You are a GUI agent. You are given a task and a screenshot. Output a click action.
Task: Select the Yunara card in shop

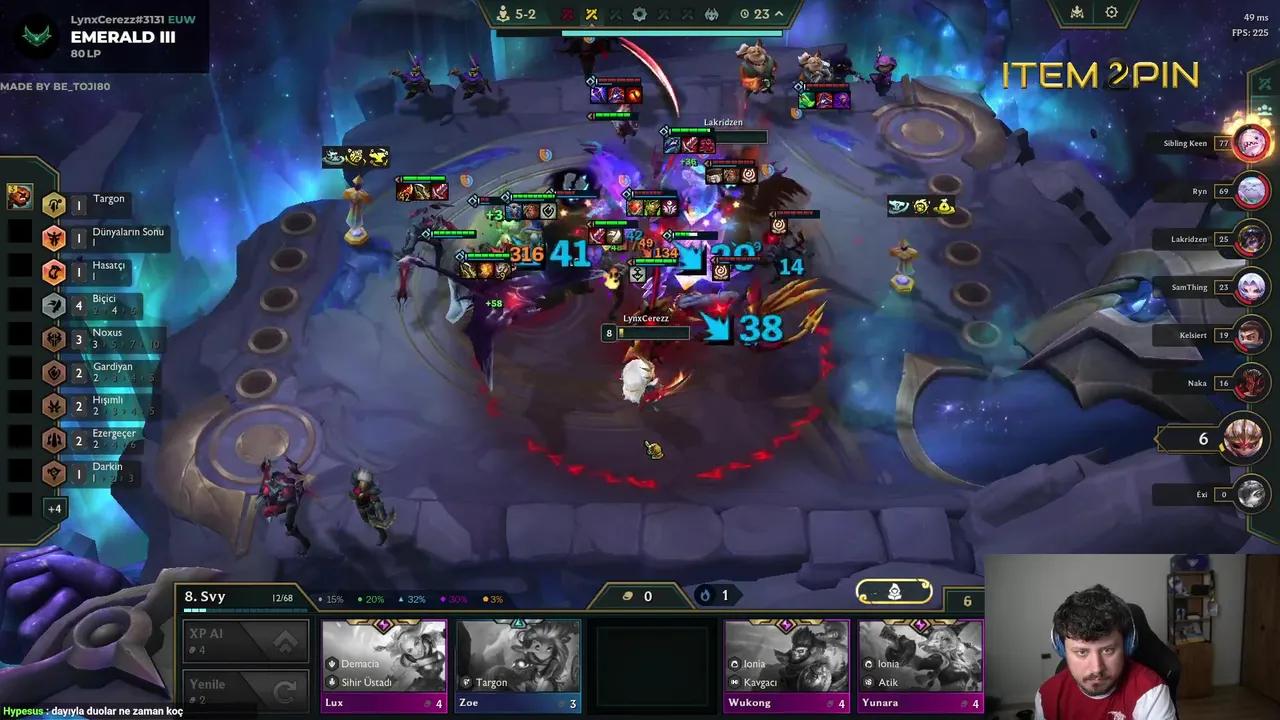click(920, 665)
